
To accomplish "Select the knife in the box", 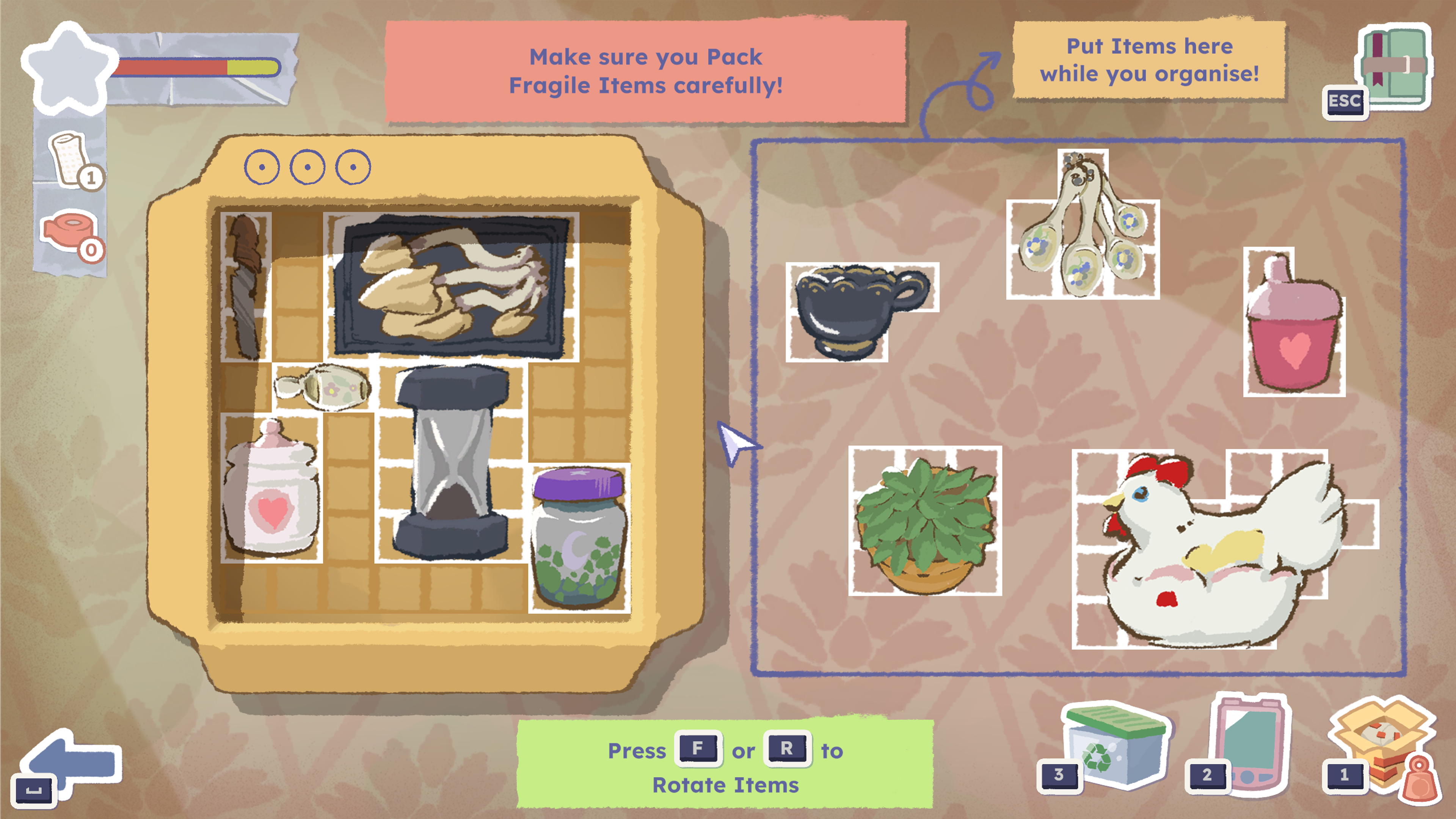I will tap(245, 286).
